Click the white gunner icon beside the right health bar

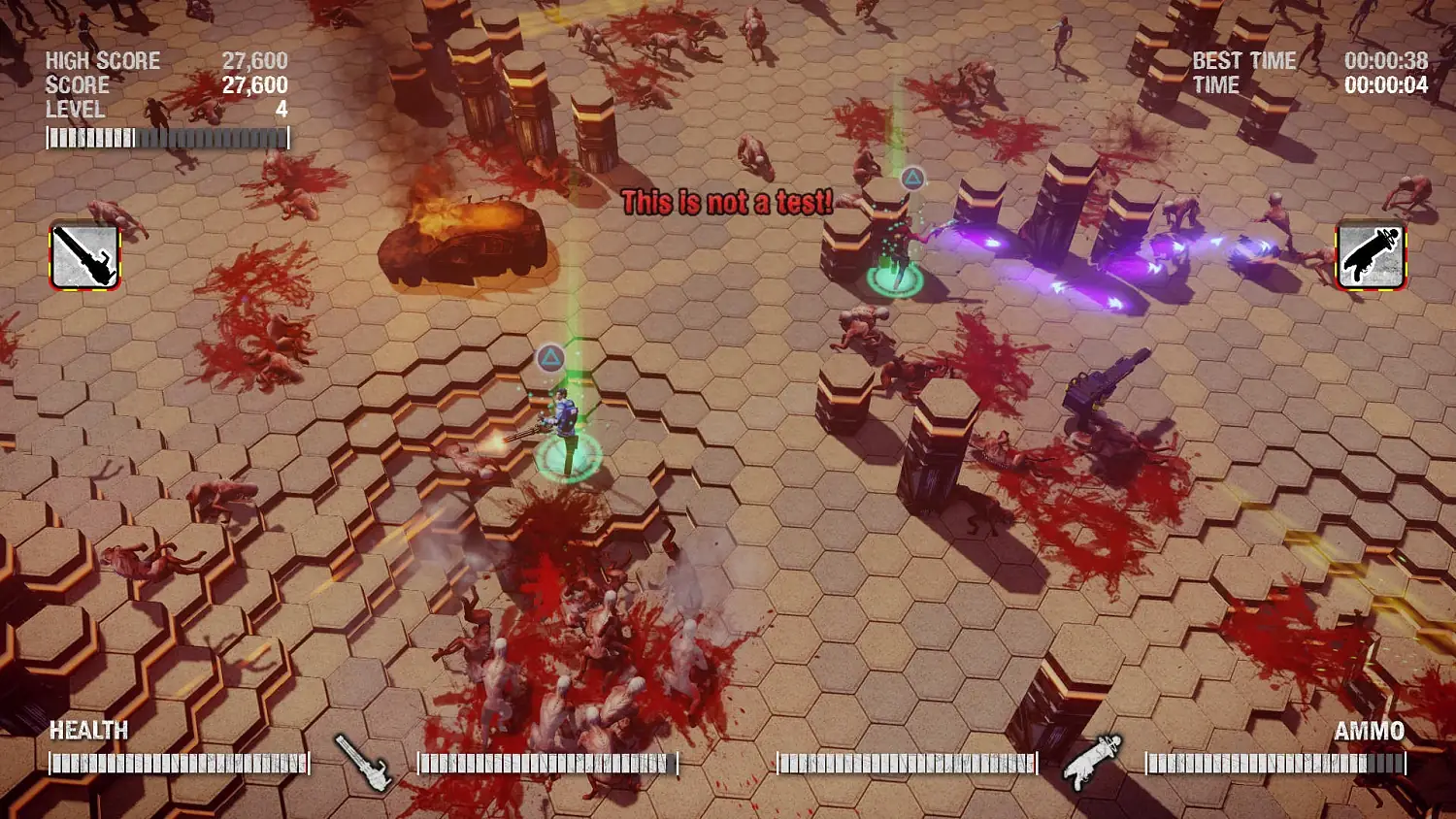click(x=1091, y=762)
